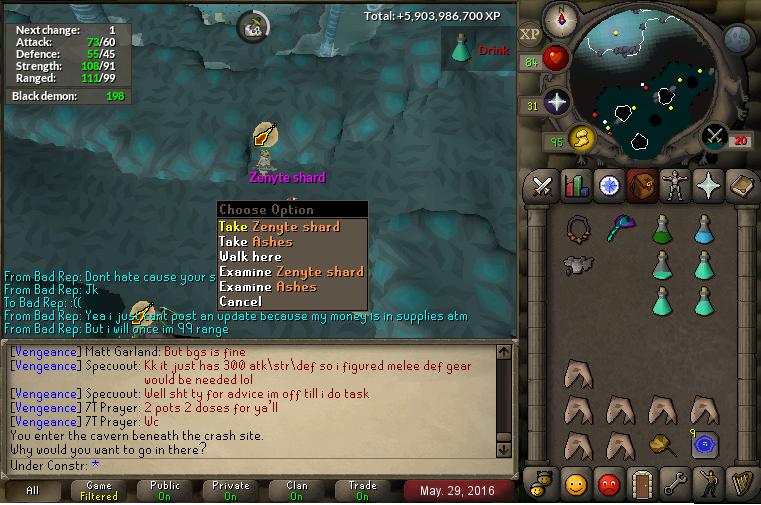Click the green potion in inventory
Screen dimensions: 761x505
point(661,230)
